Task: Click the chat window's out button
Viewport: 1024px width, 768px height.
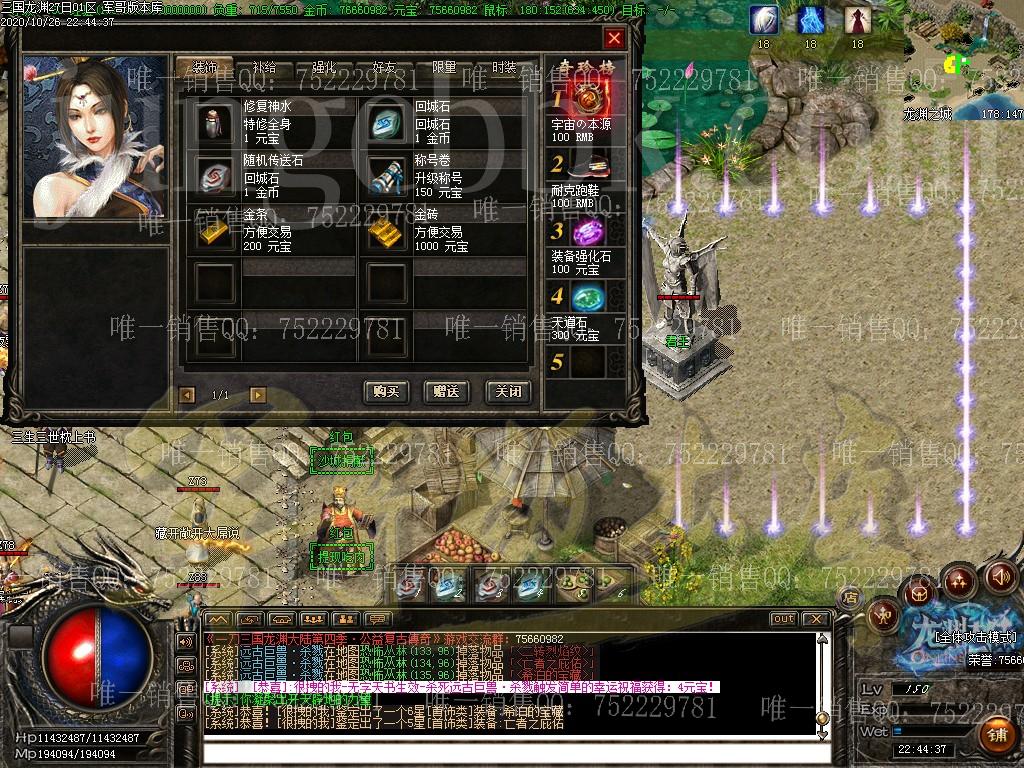Action: tap(783, 619)
